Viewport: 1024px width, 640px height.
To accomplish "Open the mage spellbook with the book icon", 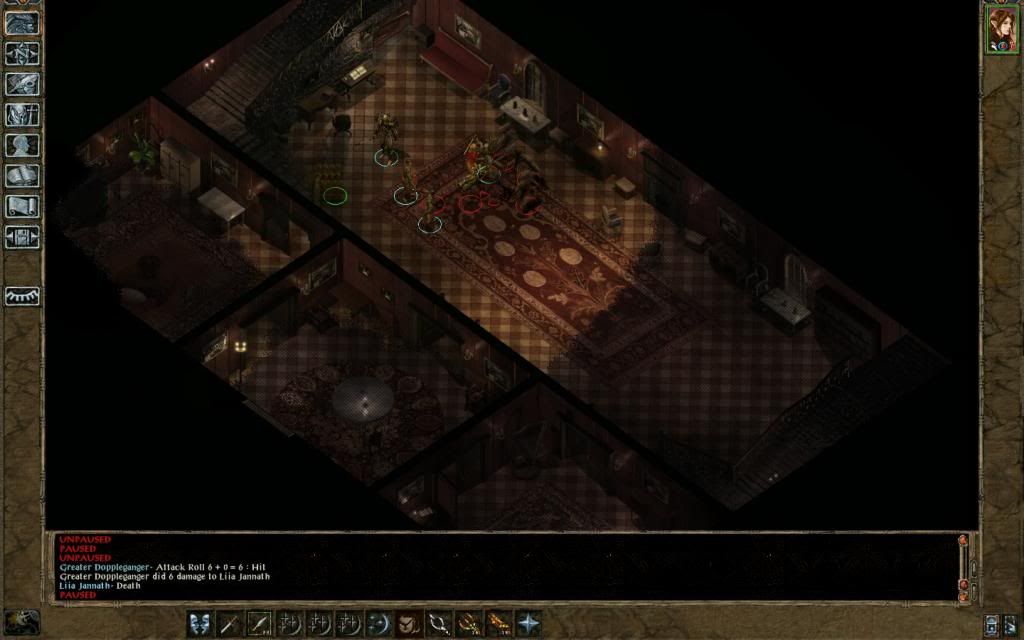I will pyautogui.click(x=22, y=176).
